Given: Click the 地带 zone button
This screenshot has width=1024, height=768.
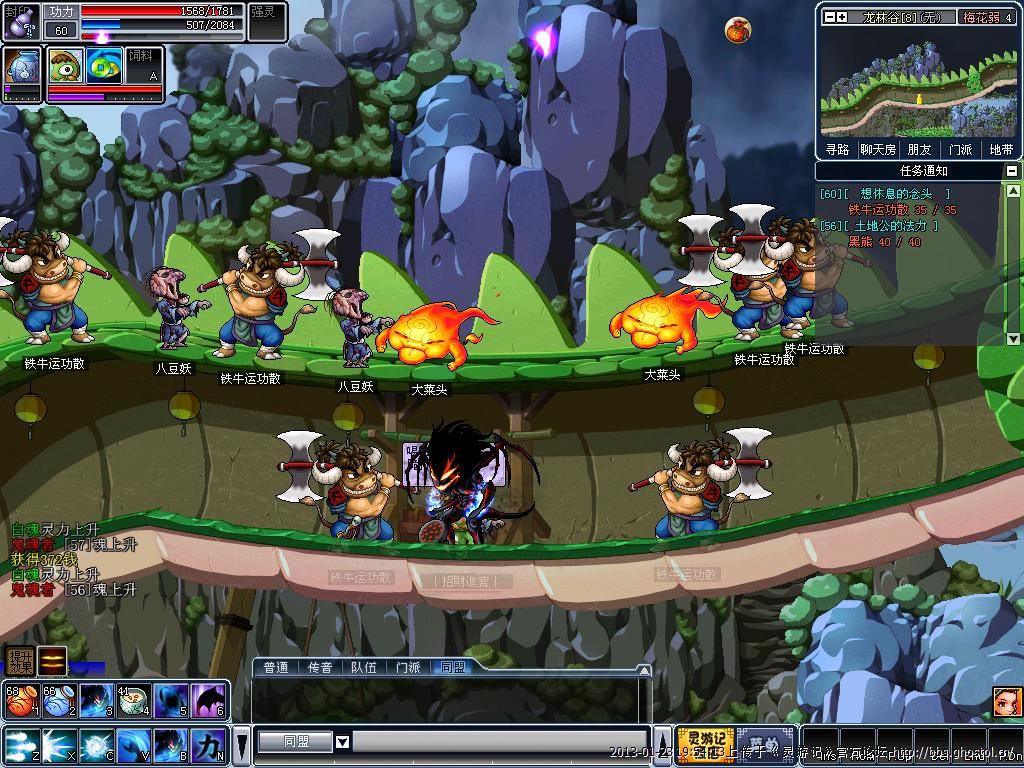Looking at the screenshot, I should [x=1001, y=149].
